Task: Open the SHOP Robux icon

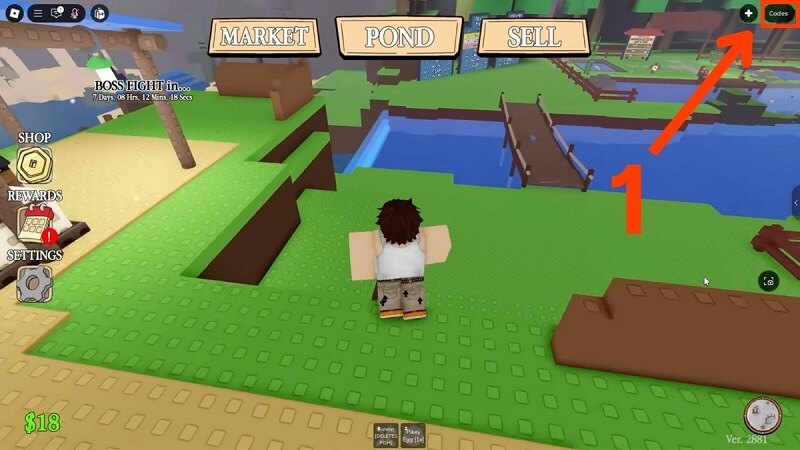Action: [x=34, y=165]
